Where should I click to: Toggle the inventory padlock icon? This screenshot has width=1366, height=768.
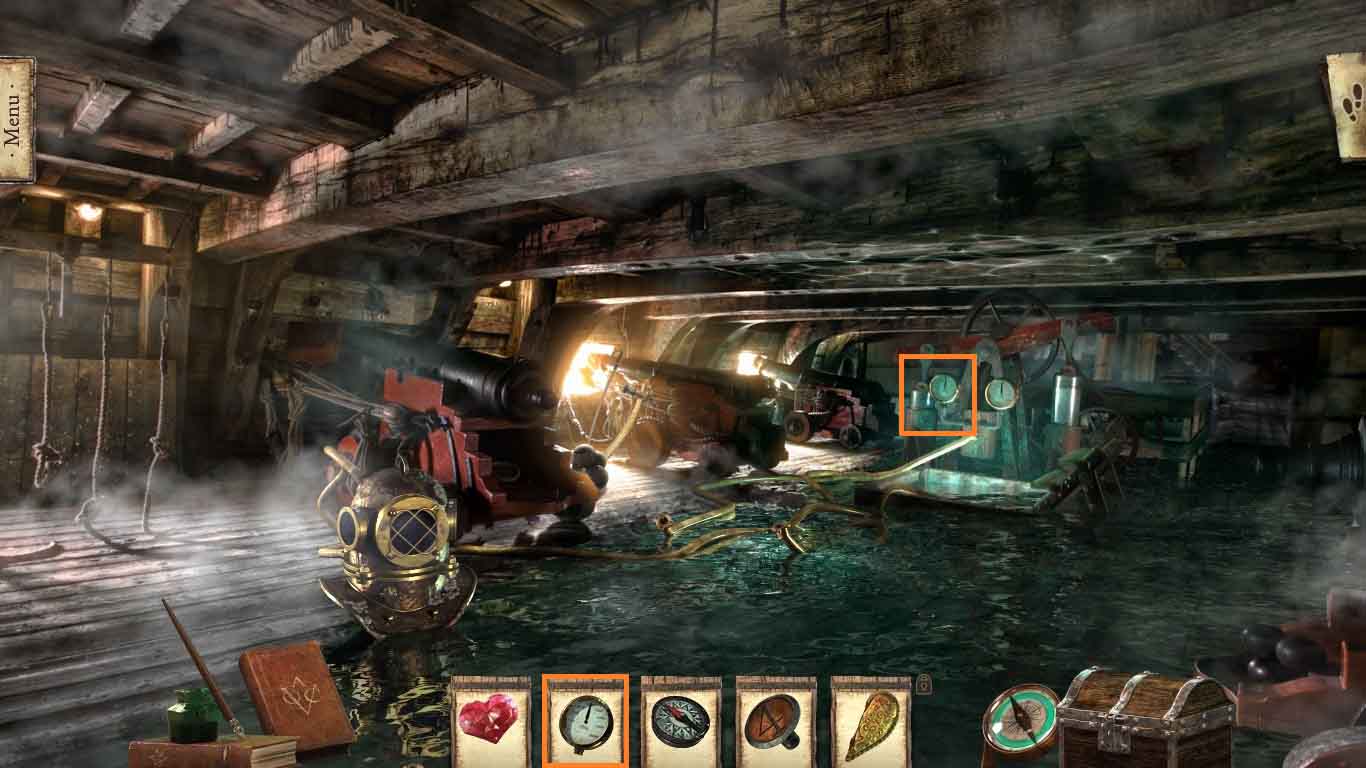coord(924,685)
